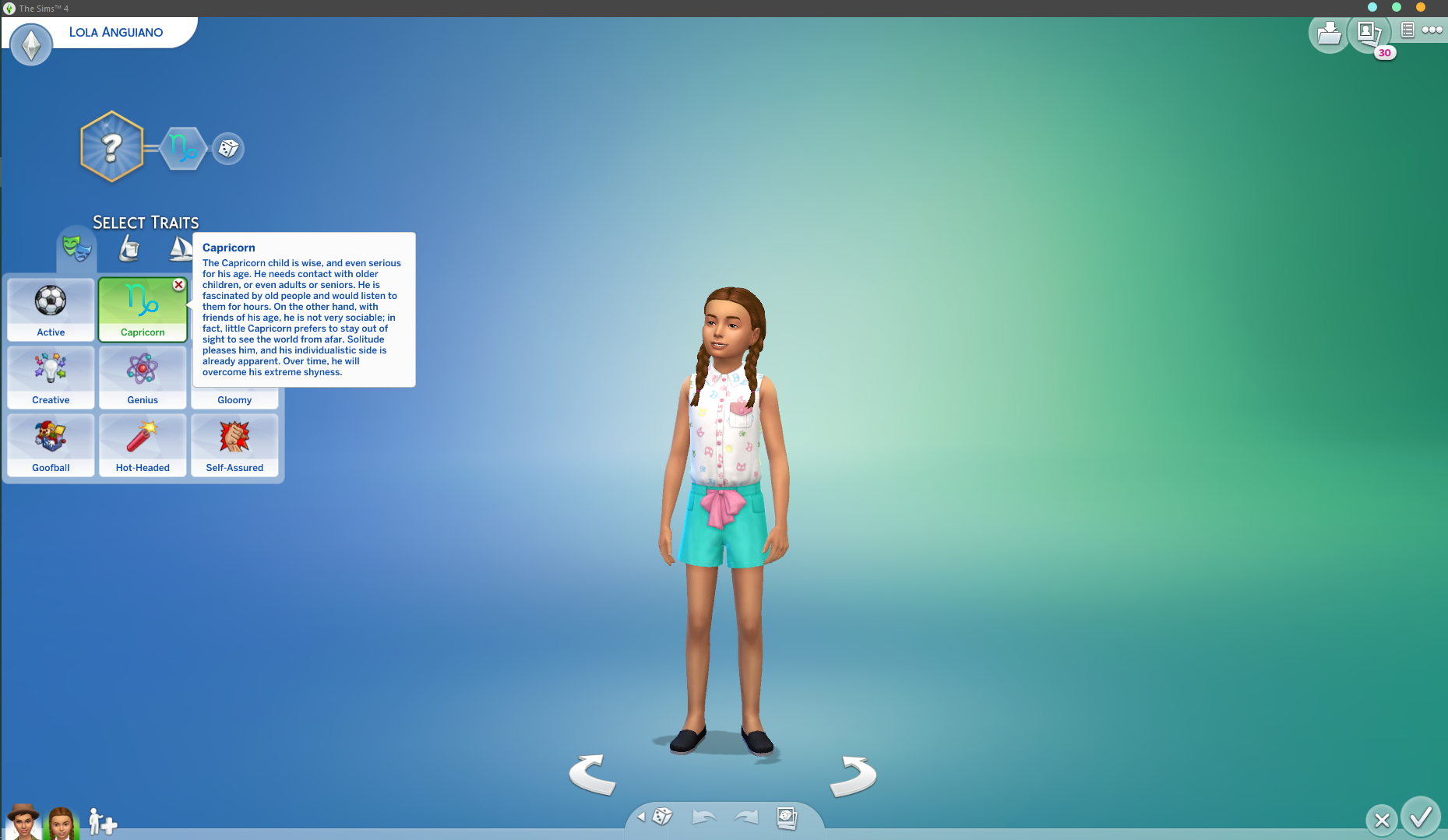The height and width of the screenshot is (840, 1448).
Task: Pick the Genius trait
Action: tap(143, 377)
